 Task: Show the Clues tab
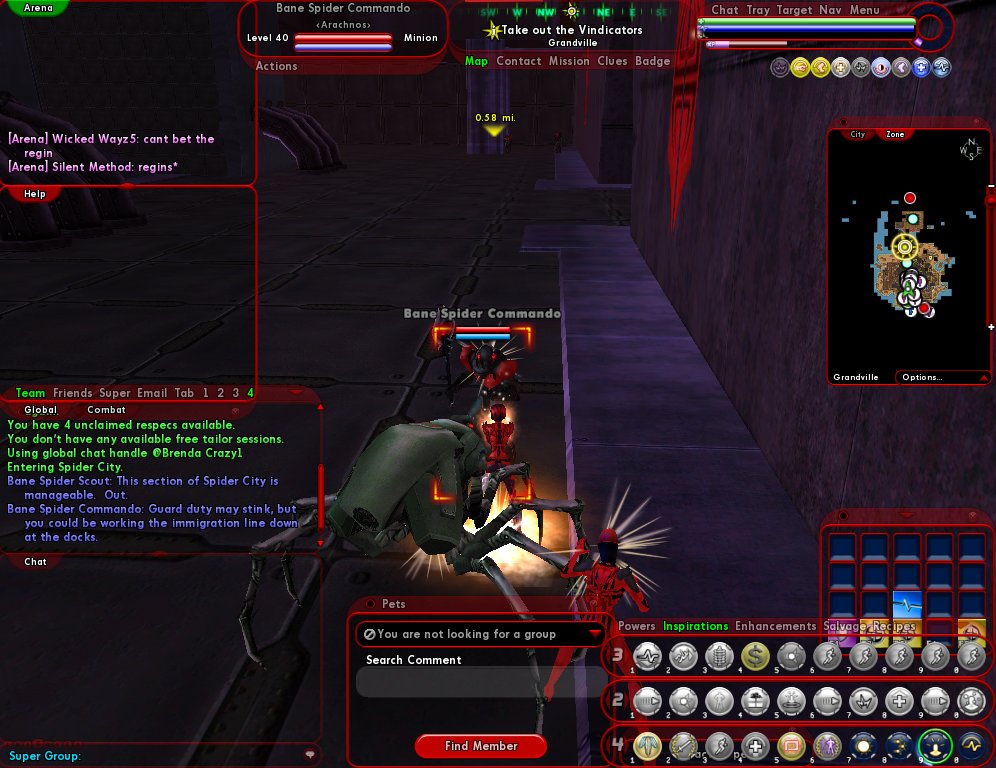(612, 61)
